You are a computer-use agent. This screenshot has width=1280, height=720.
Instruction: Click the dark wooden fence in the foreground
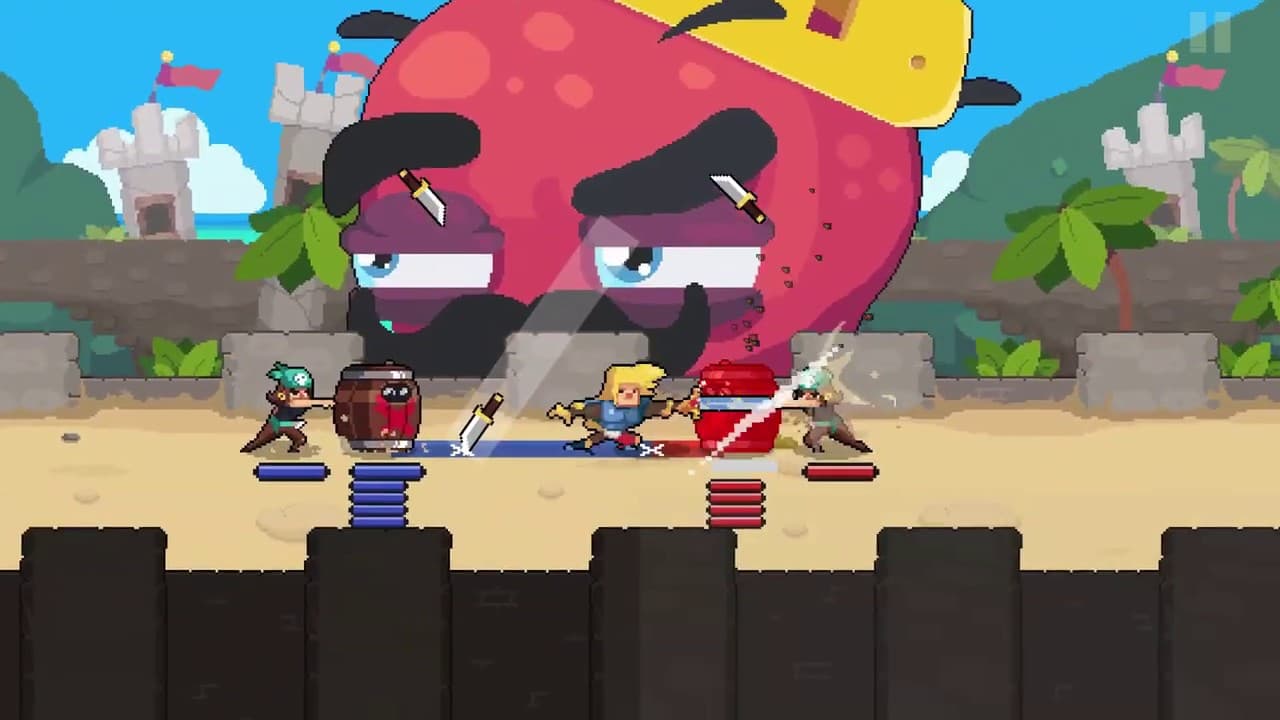(x=640, y=620)
